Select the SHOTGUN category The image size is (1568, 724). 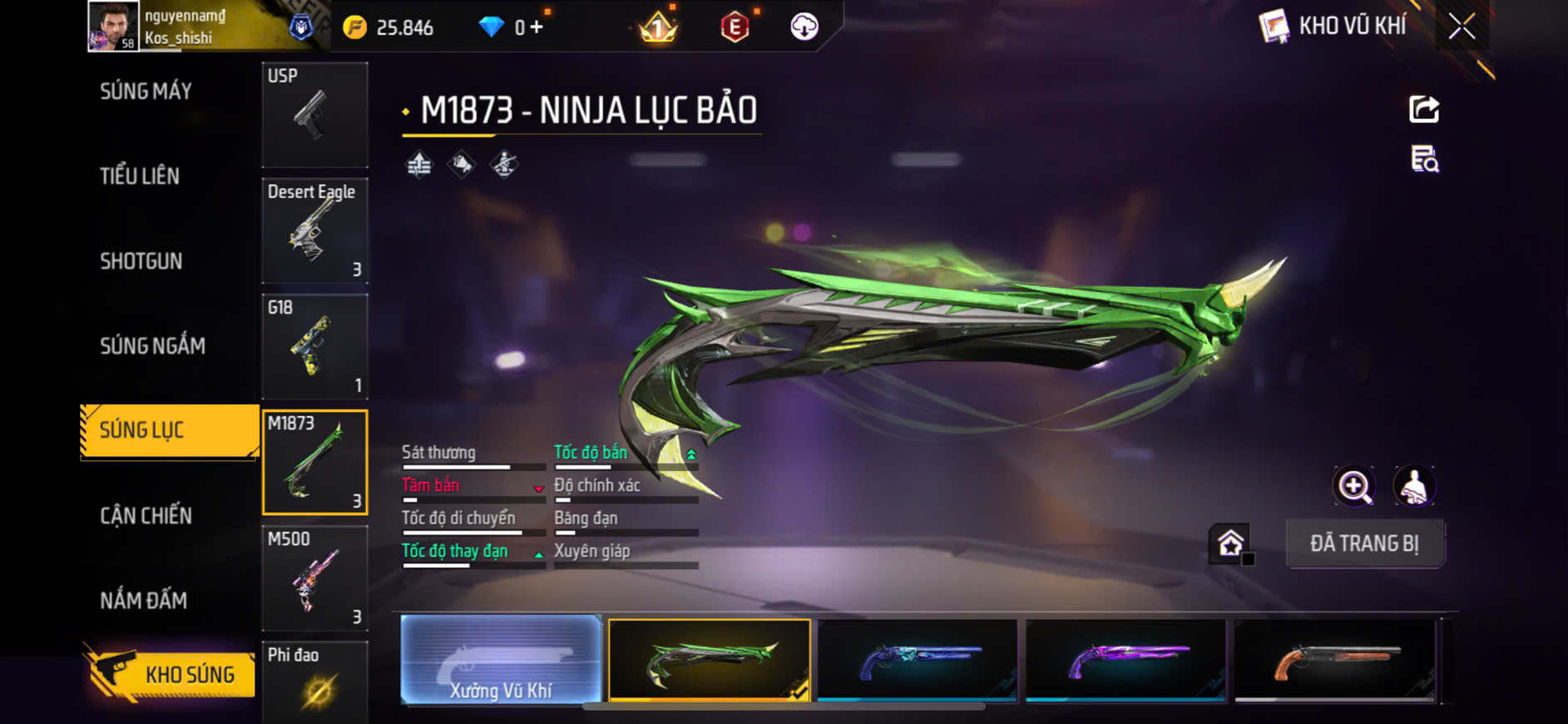(141, 261)
